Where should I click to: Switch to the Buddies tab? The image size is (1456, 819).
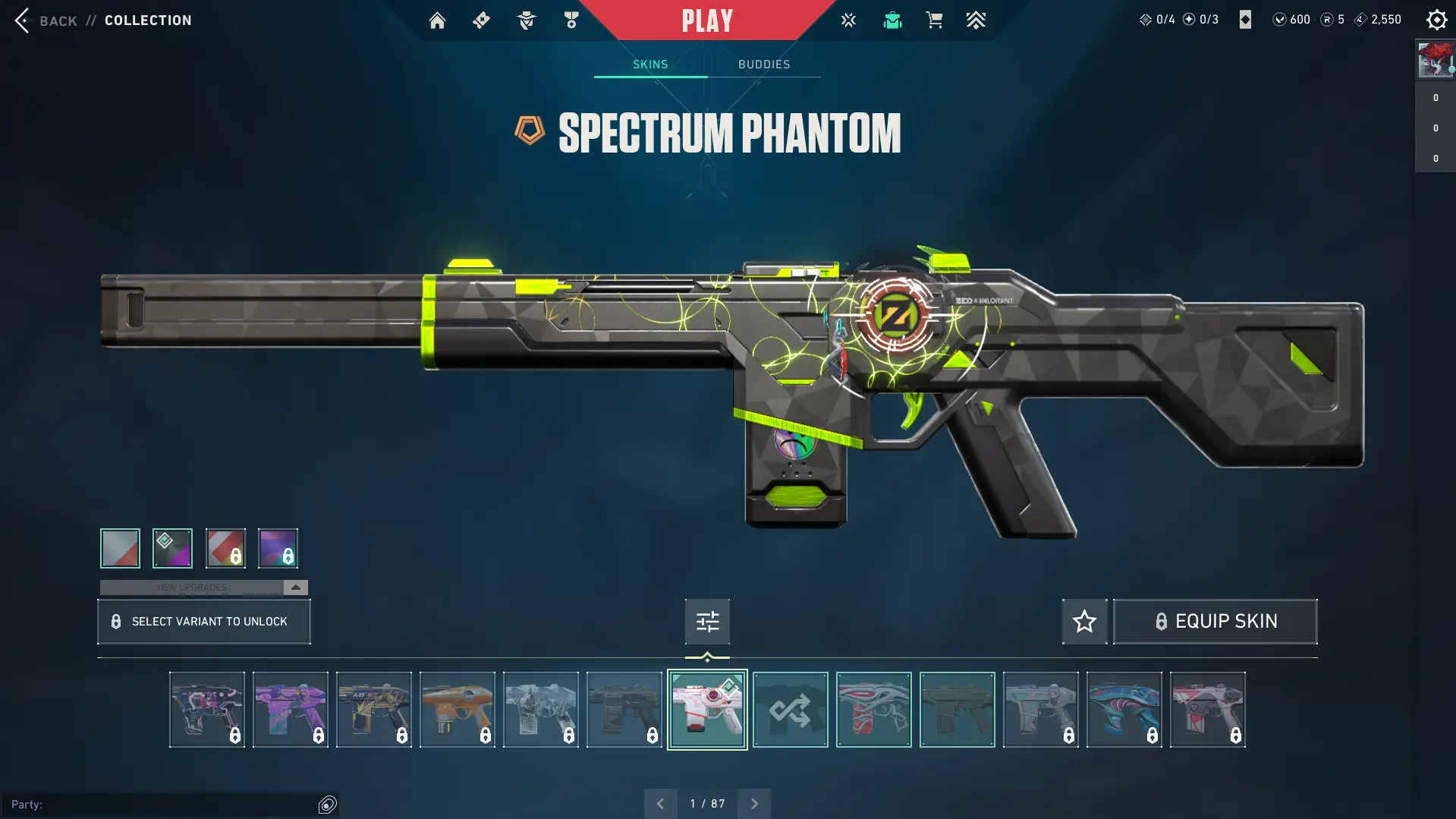point(764,65)
